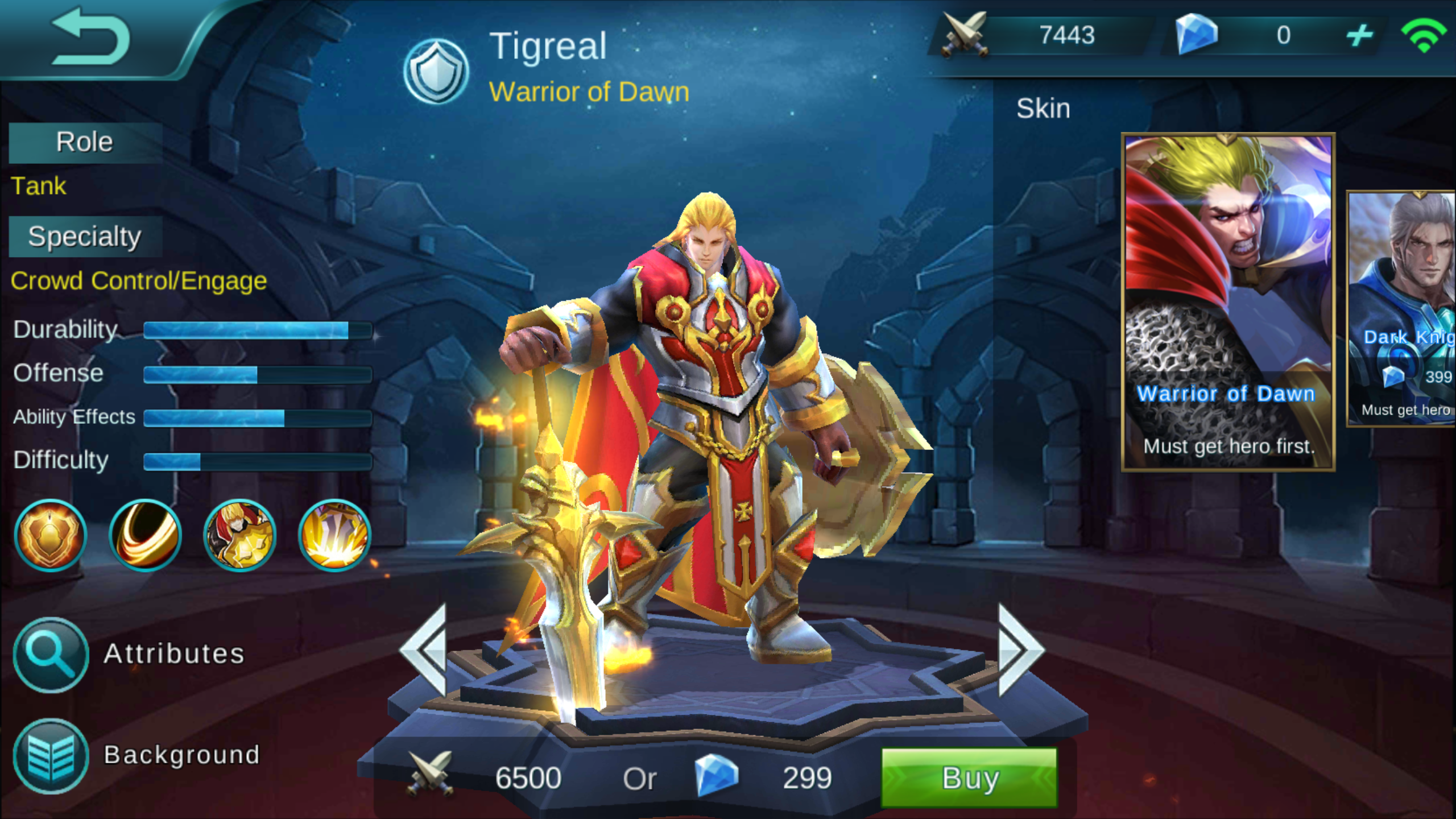Select the fourth glowing skill icon
This screenshot has height=819, width=1456.
click(334, 535)
